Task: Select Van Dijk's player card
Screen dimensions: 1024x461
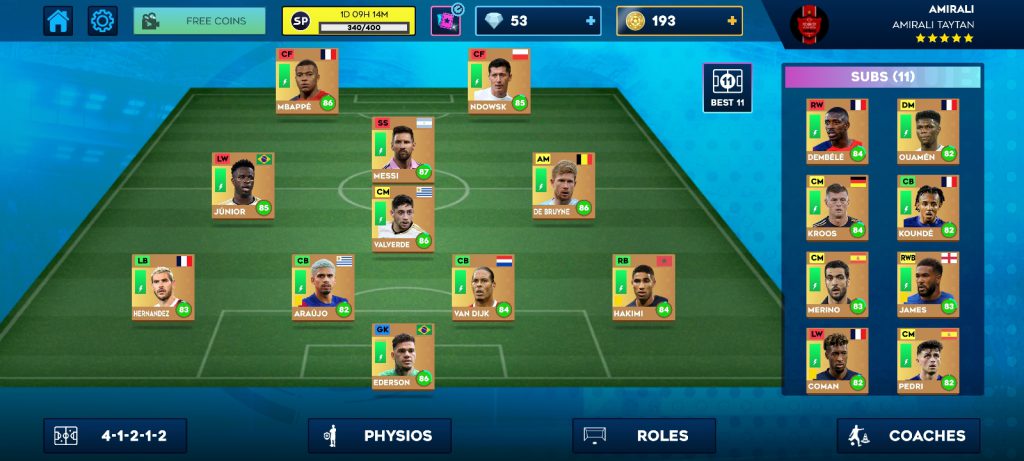Action: 483,287
